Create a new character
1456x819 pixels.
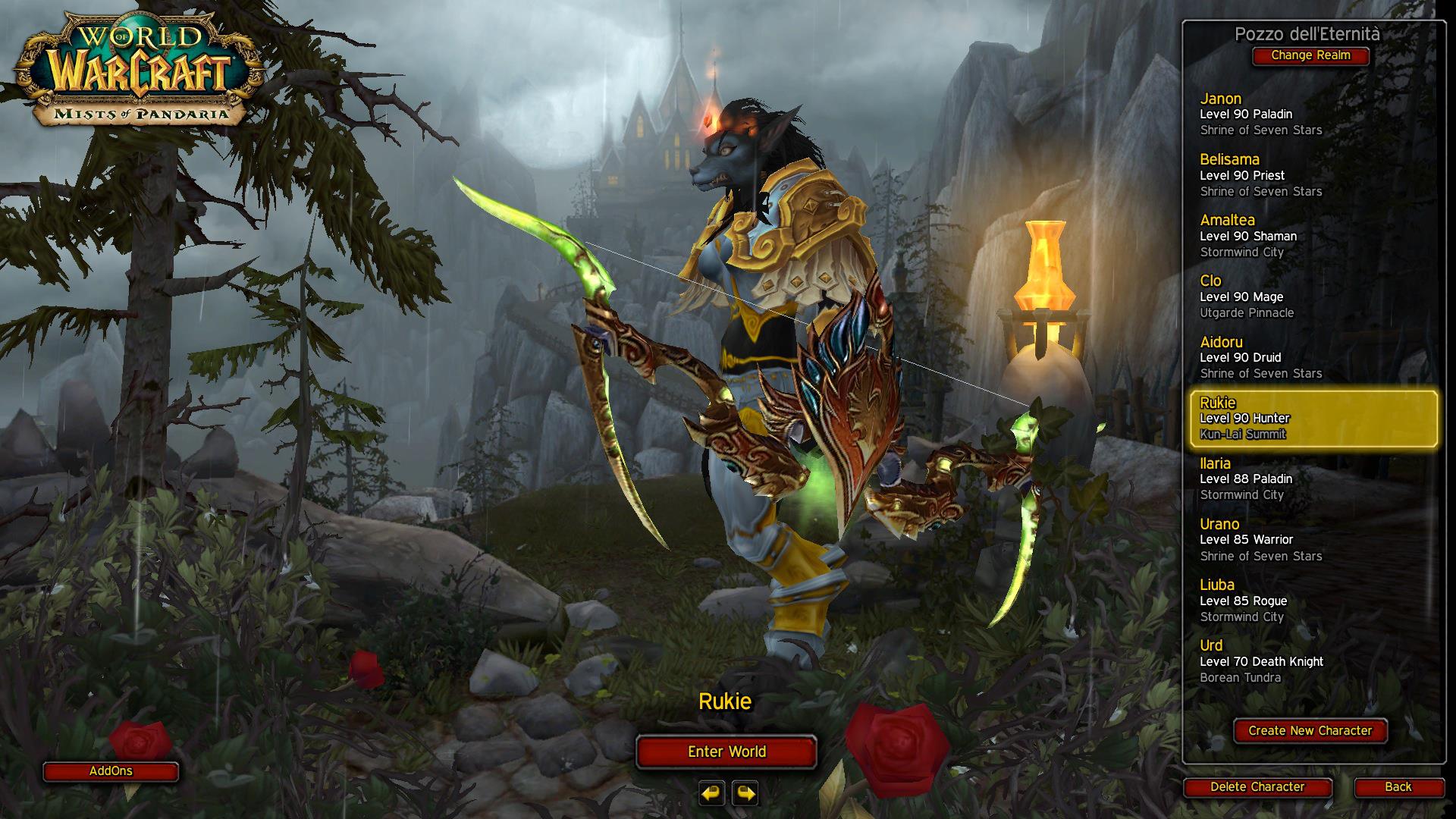pyautogui.click(x=1310, y=731)
